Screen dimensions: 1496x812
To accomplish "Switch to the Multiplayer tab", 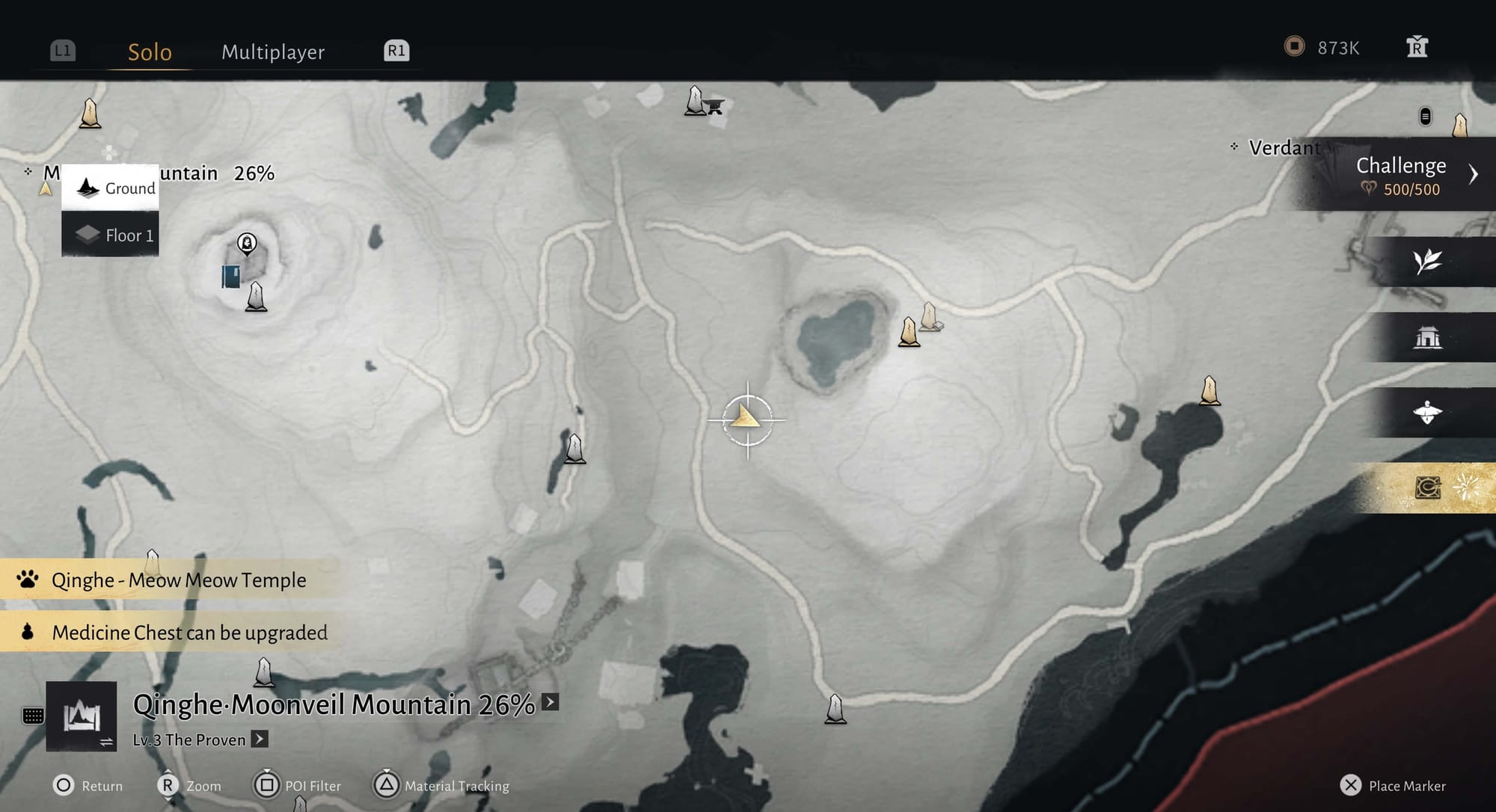I will click(x=273, y=52).
